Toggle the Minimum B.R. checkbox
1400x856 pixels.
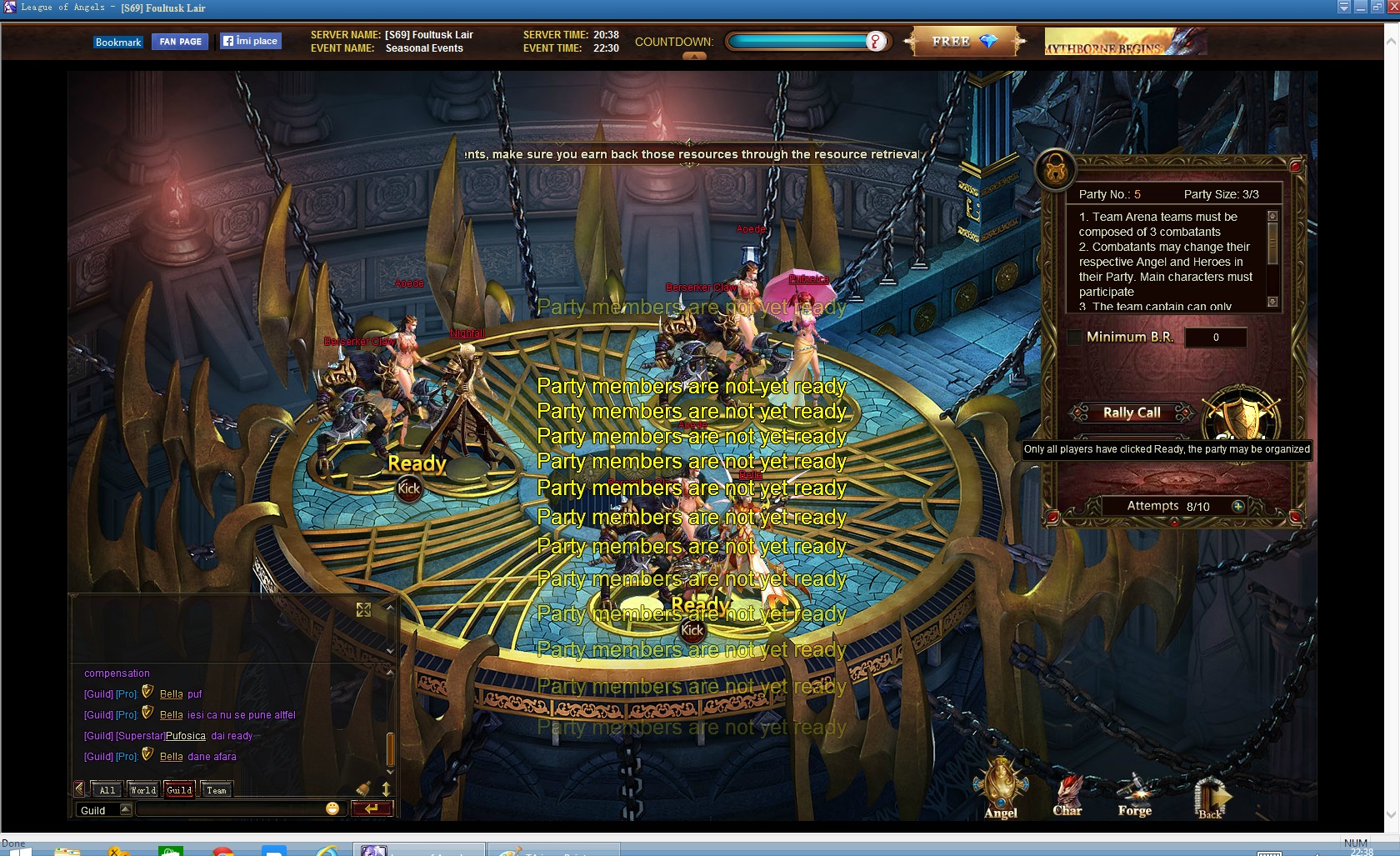pos(1075,338)
